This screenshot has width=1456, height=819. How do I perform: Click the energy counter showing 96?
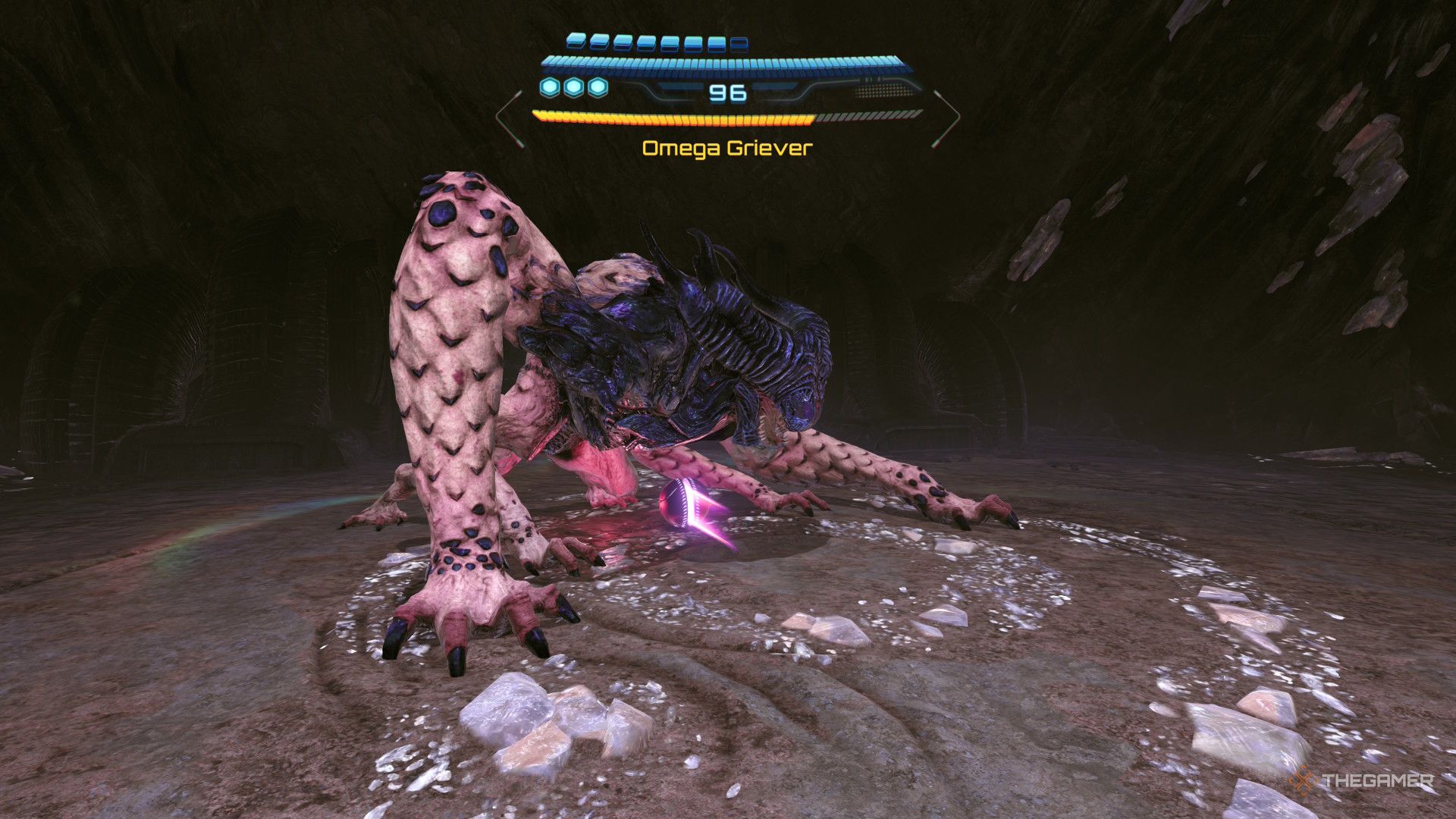tap(728, 93)
